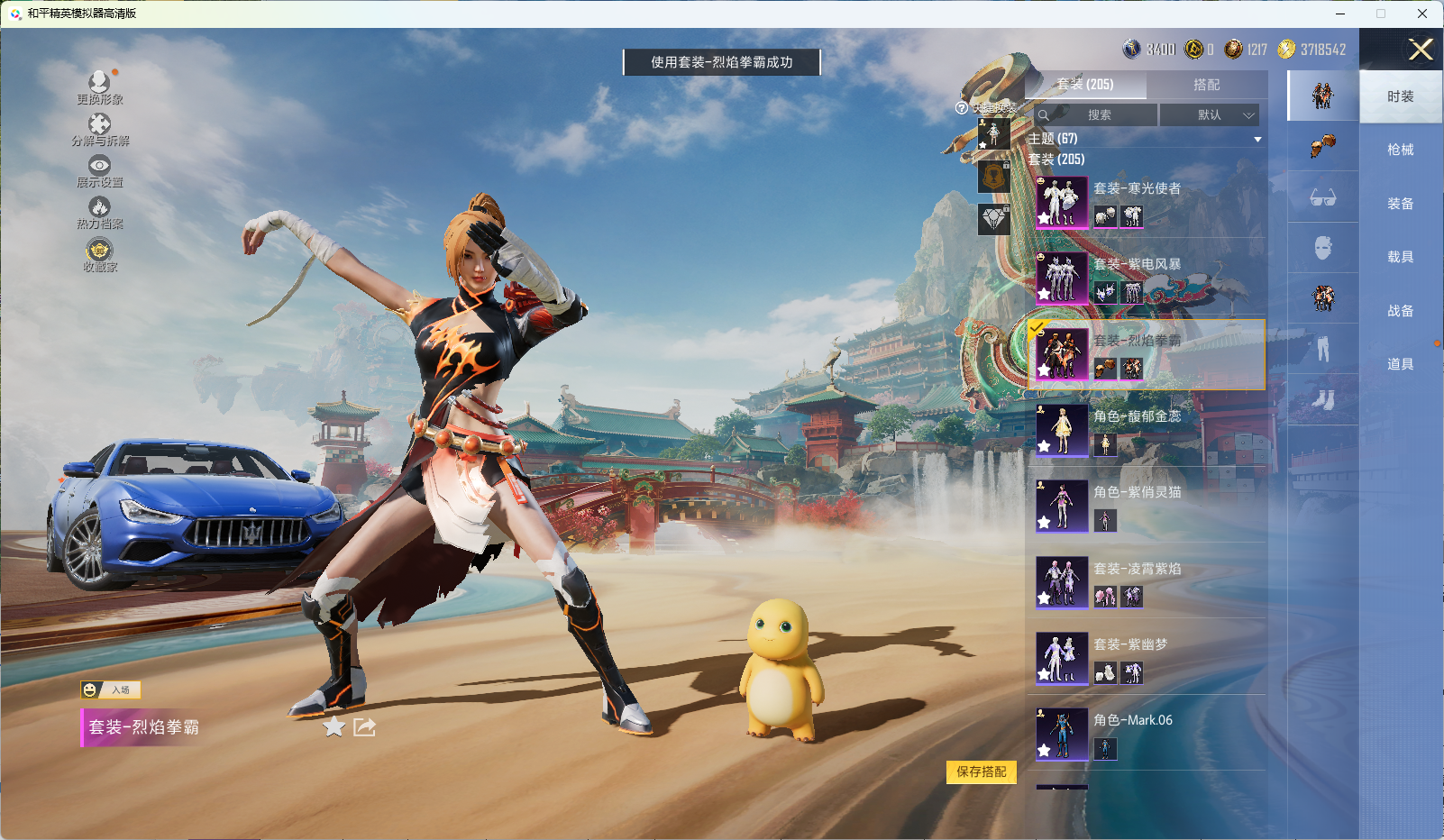Screen dimensions: 1444x840
Task: Open the 装备 category
Action: coord(1400,204)
